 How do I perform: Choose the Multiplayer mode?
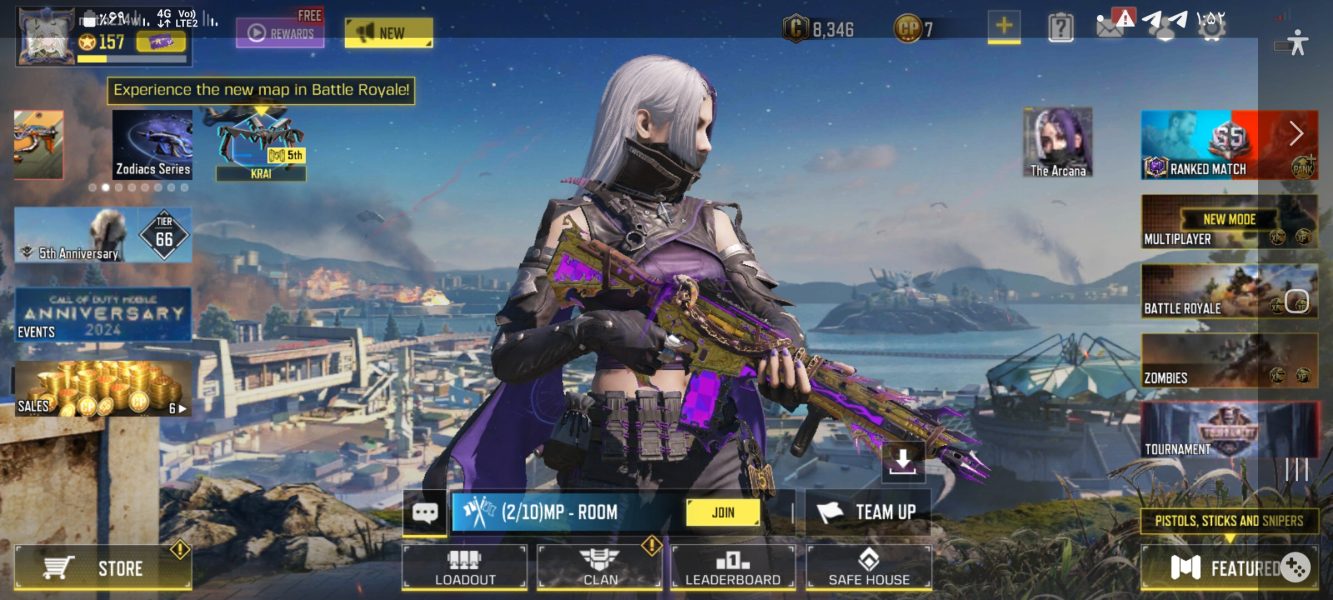tap(1229, 221)
